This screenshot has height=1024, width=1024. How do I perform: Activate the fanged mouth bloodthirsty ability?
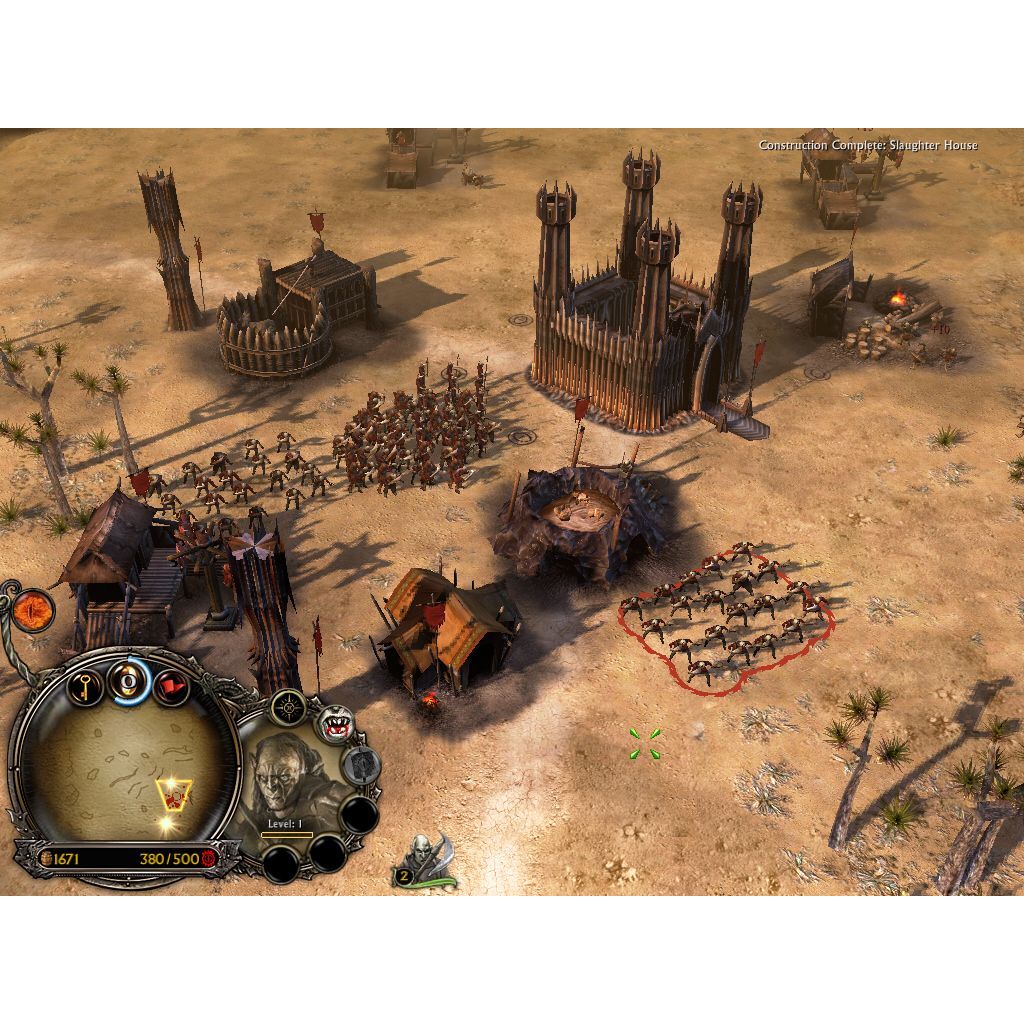click(x=336, y=727)
